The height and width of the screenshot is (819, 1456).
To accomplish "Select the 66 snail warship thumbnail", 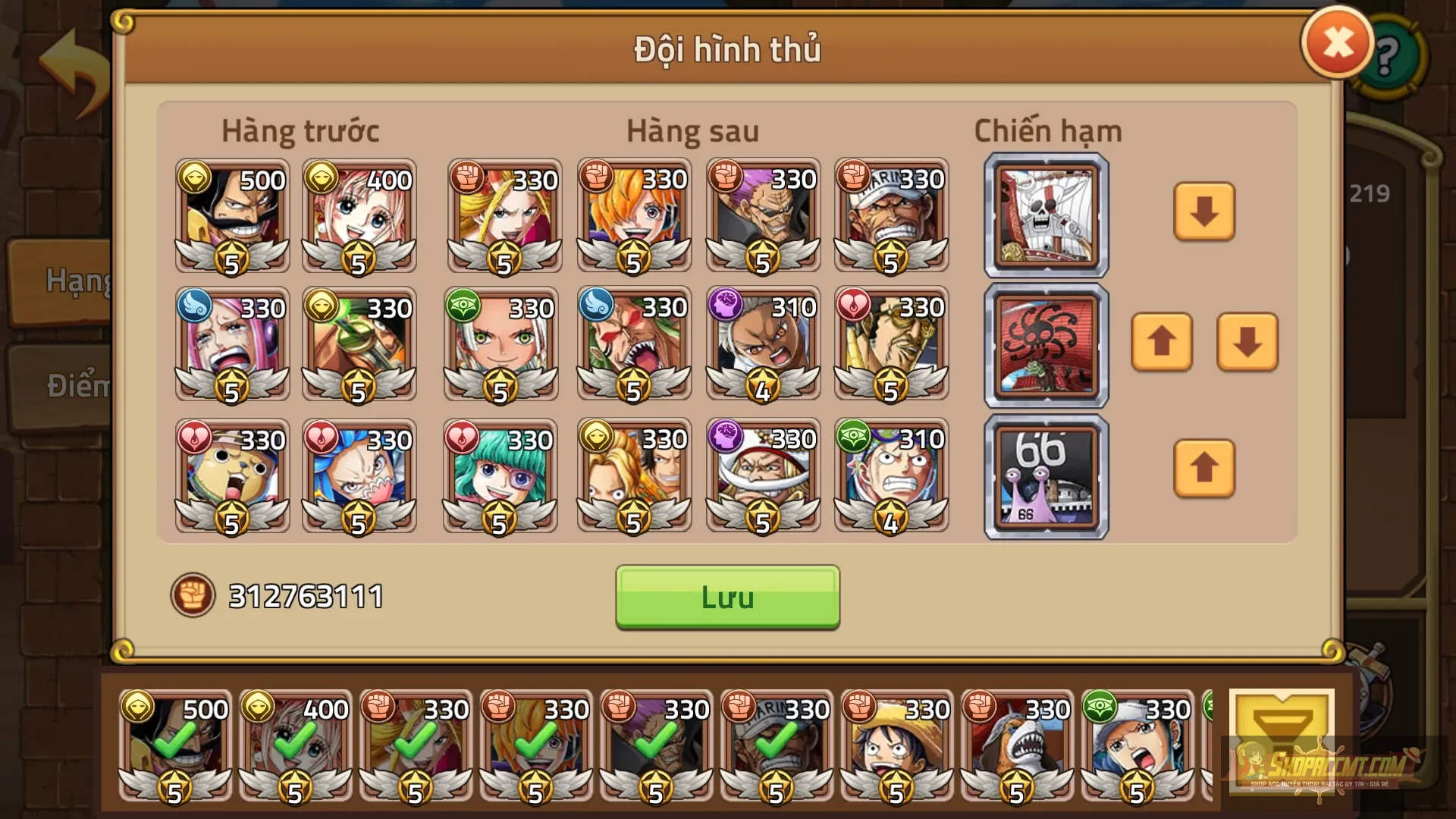I will [1045, 476].
